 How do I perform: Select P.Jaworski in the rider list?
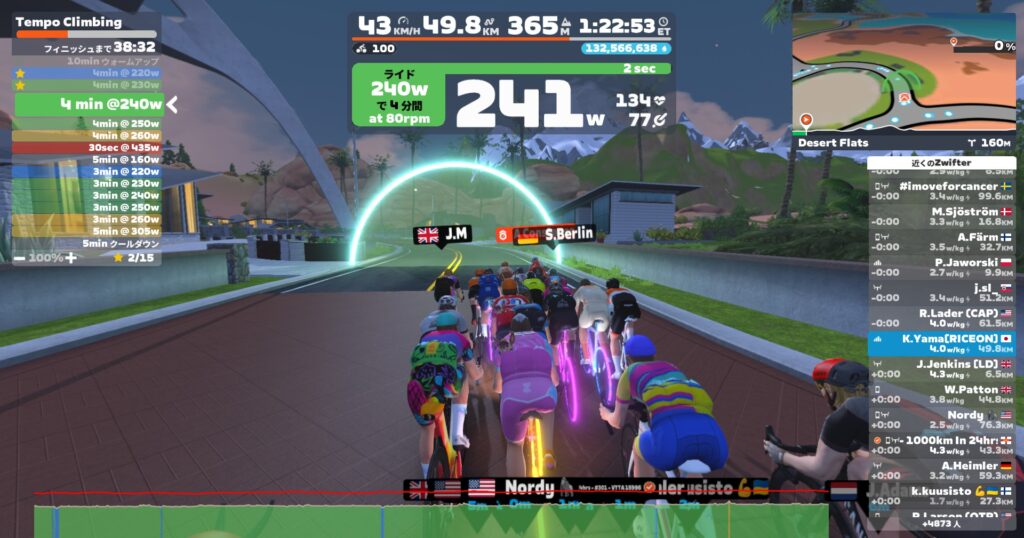click(x=940, y=267)
